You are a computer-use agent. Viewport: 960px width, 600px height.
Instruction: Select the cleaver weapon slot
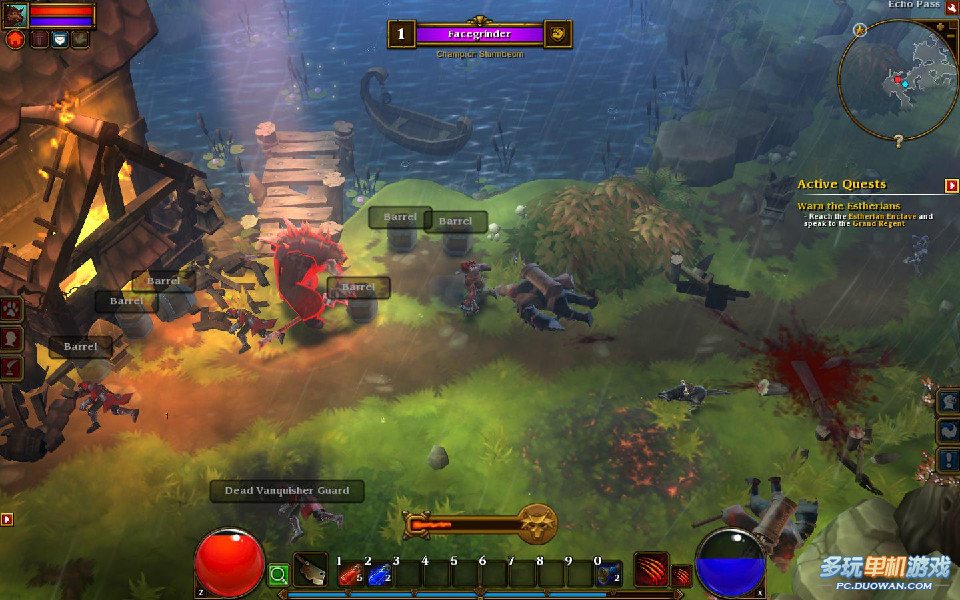[x=310, y=571]
